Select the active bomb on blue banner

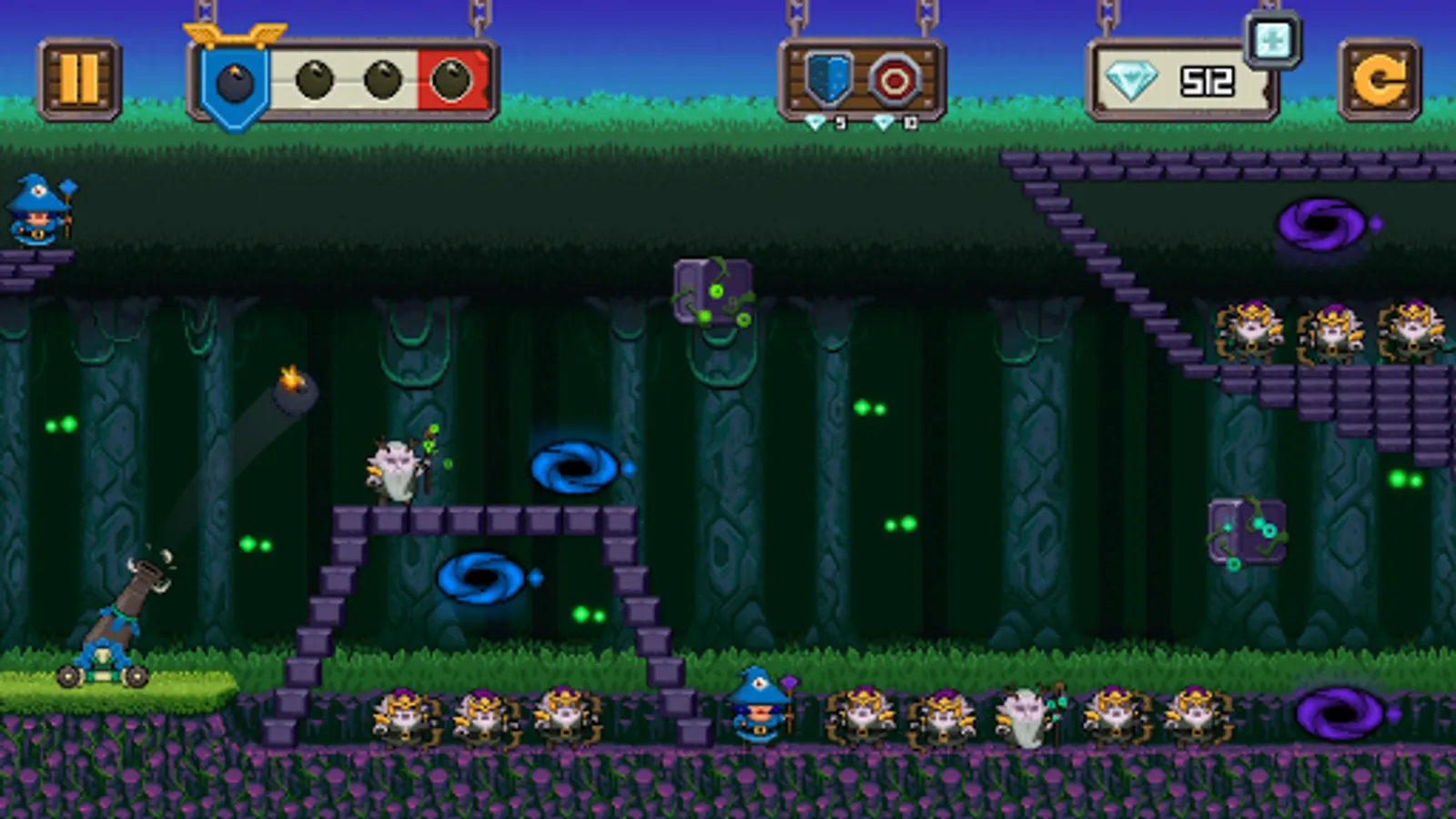[233, 82]
